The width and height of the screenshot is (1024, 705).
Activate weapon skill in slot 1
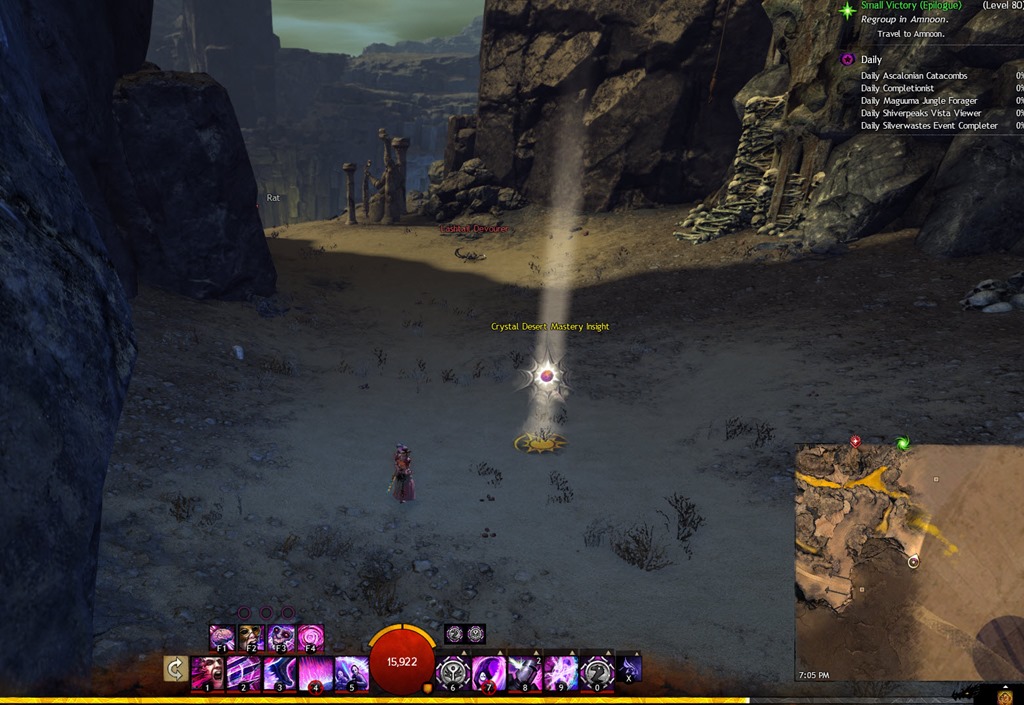pyautogui.click(x=207, y=673)
